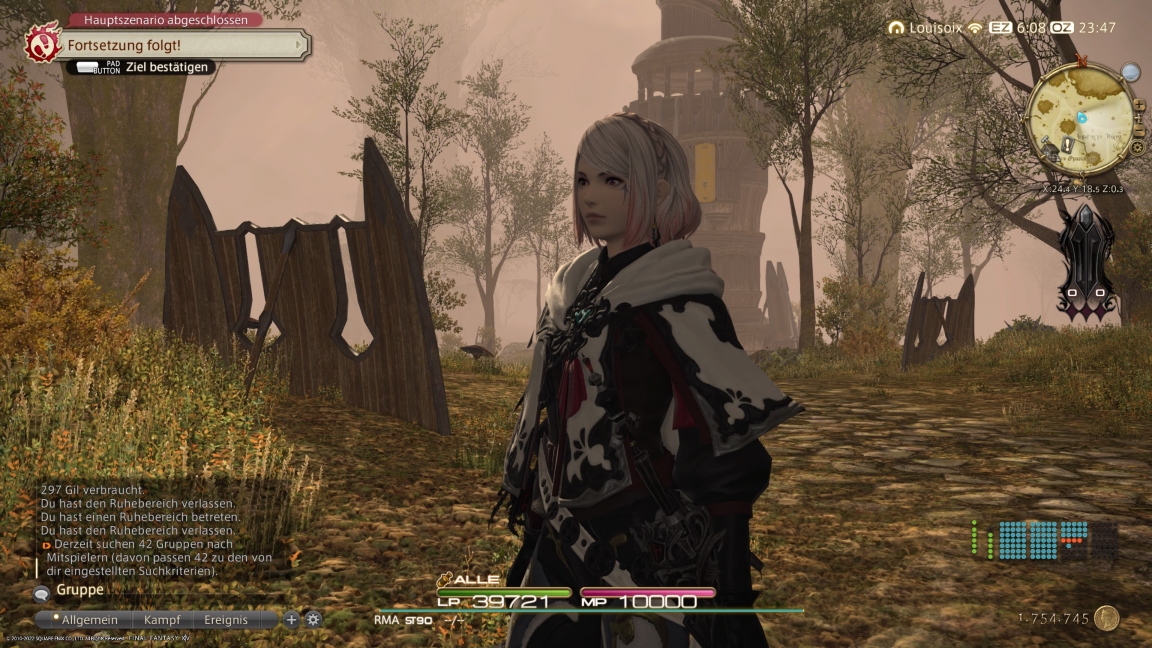This screenshot has width=1152, height=648.
Task: Click the round weather orb above the minimap
Action: 1130,72
